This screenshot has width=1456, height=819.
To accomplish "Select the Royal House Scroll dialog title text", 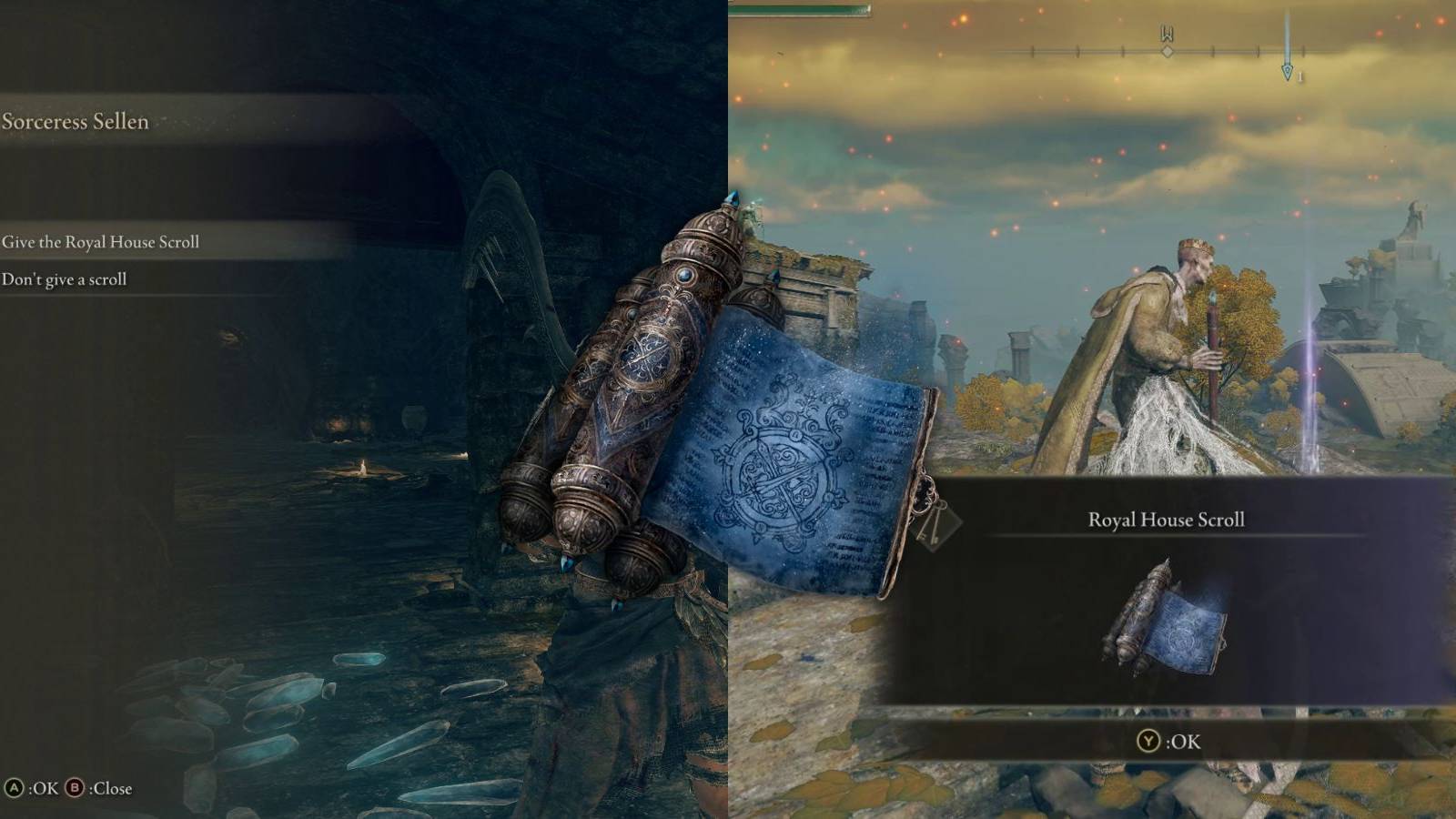I will pyautogui.click(x=1166, y=520).
